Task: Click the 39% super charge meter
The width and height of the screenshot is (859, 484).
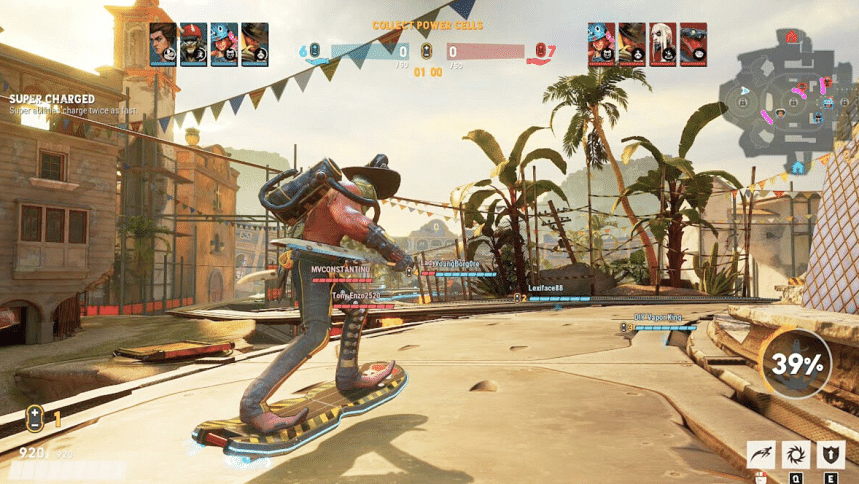Action: (796, 364)
